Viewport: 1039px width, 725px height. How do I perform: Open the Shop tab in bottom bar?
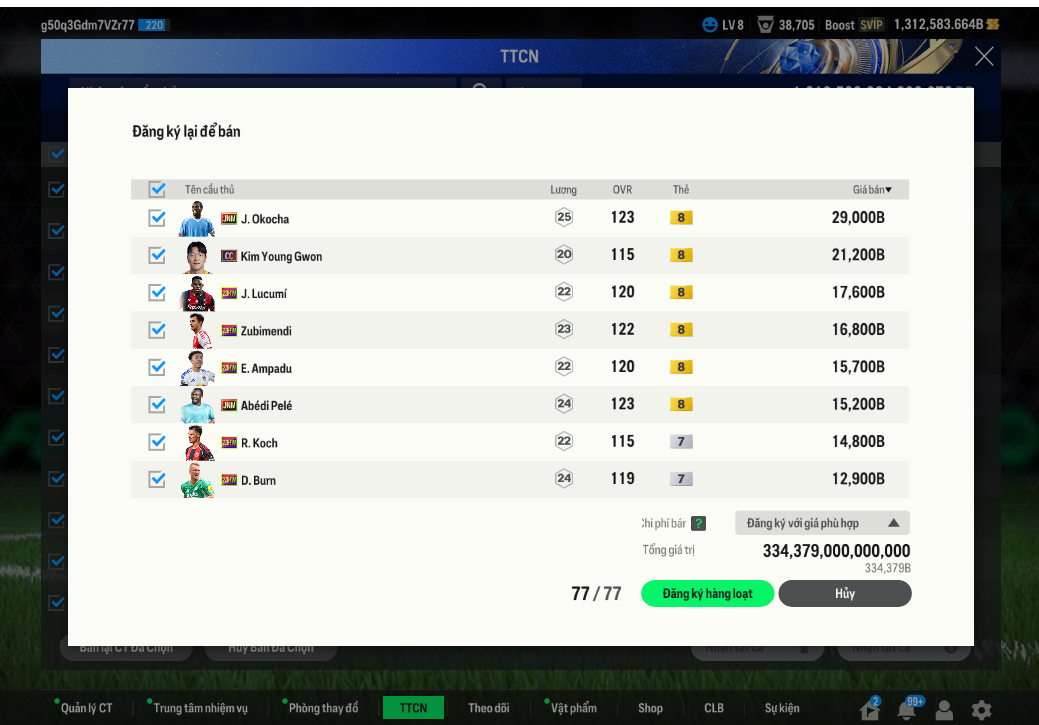click(650, 708)
